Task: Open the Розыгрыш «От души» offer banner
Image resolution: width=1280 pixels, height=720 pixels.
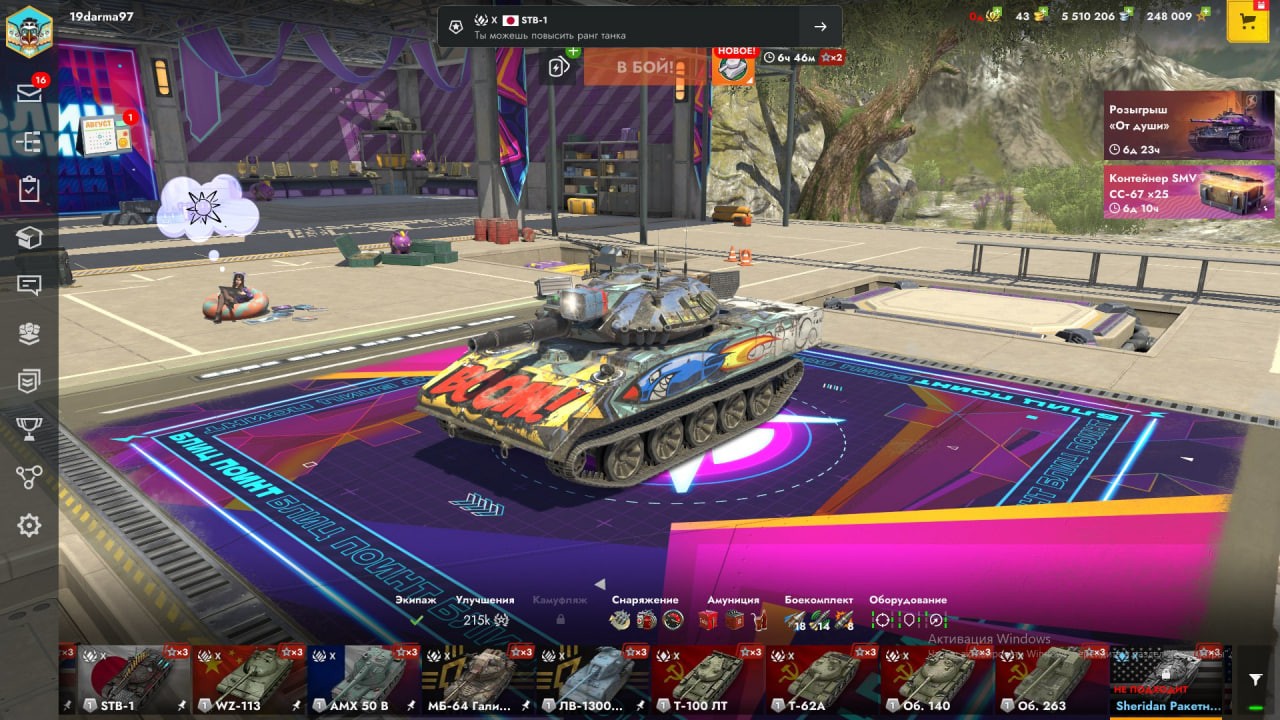Action: pyautogui.click(x=1189, y=125)
